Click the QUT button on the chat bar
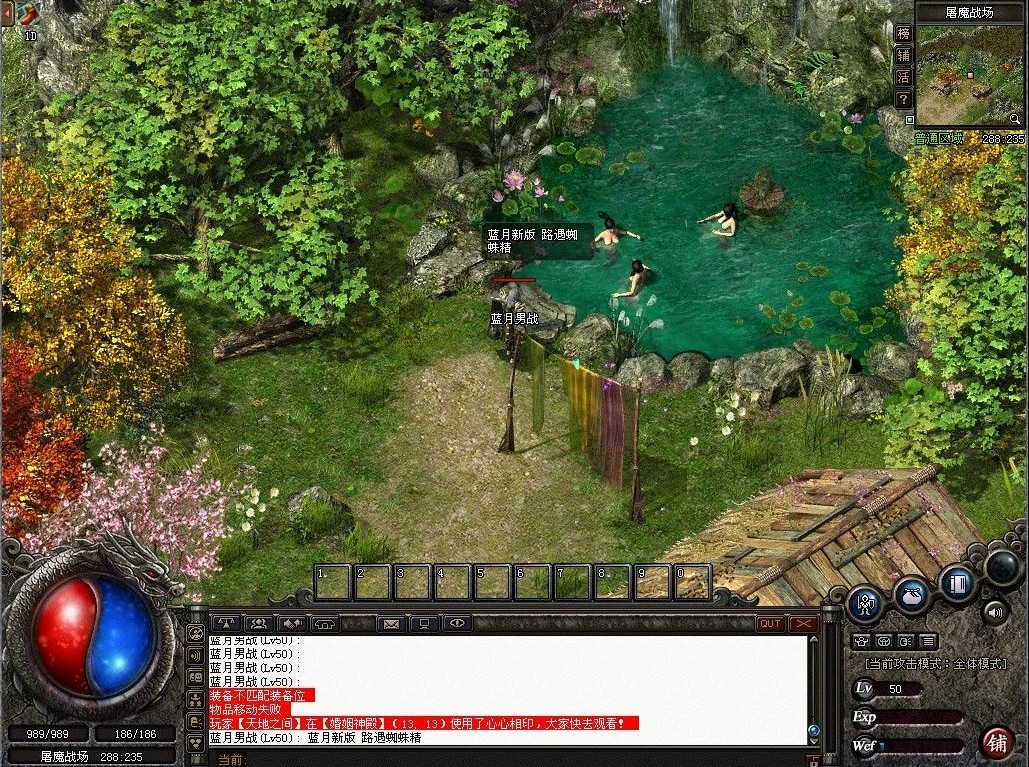The width and height of the screenshot is (1029, 767). coord(770,623)
